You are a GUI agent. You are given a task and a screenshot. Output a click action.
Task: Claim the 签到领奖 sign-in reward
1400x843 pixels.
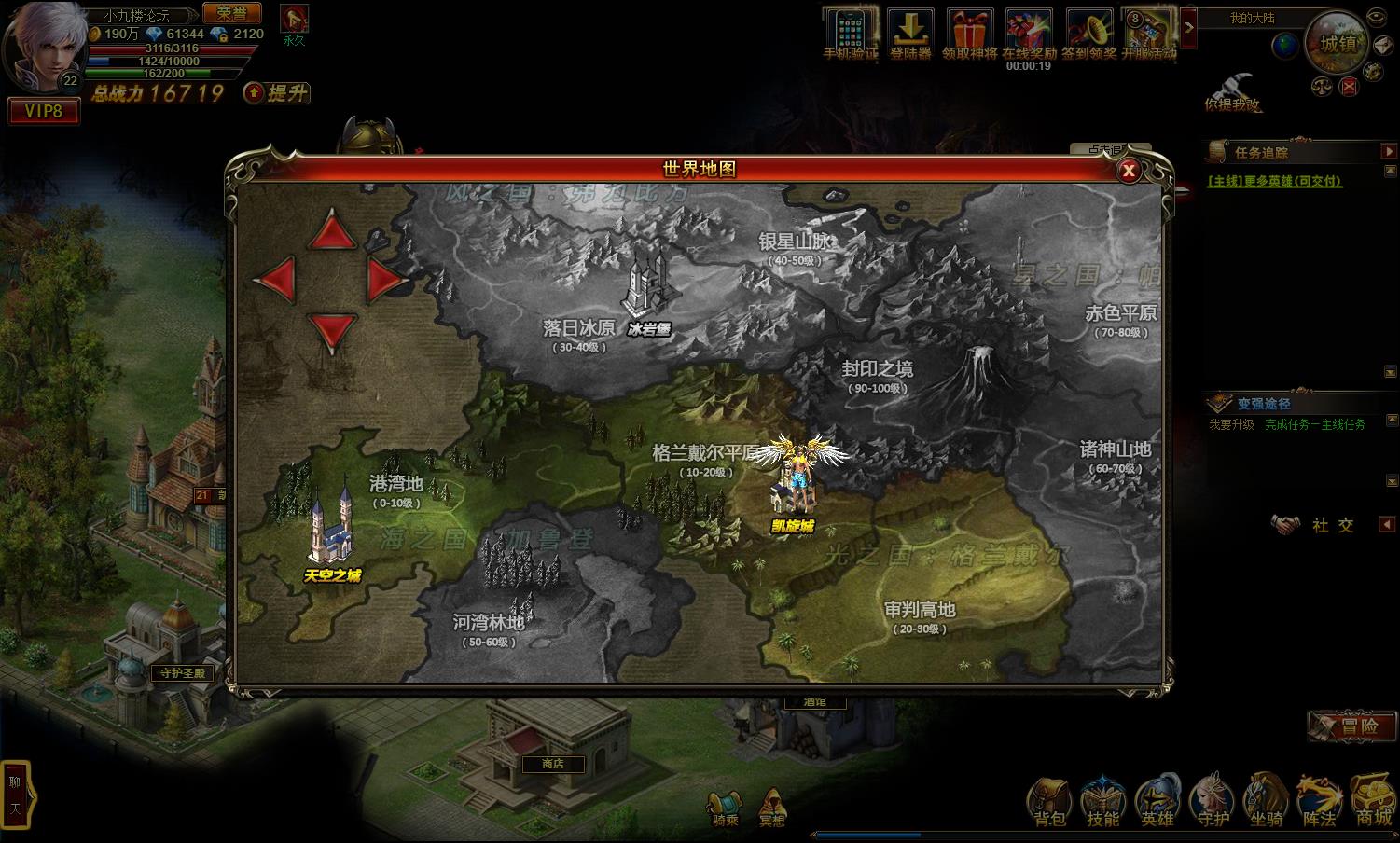pos(1090,35)
